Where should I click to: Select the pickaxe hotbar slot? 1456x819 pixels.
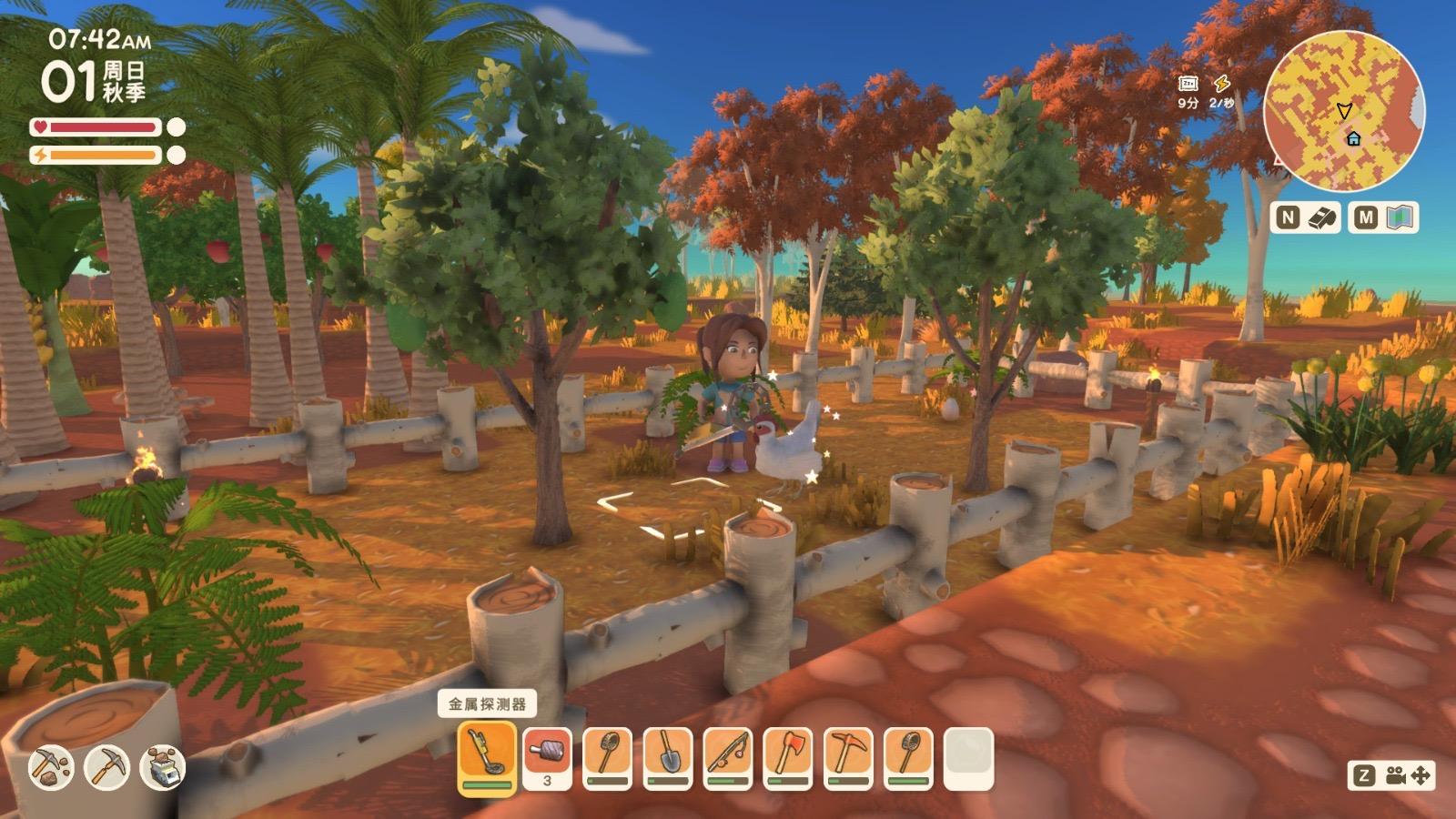(x=848, y=758)
